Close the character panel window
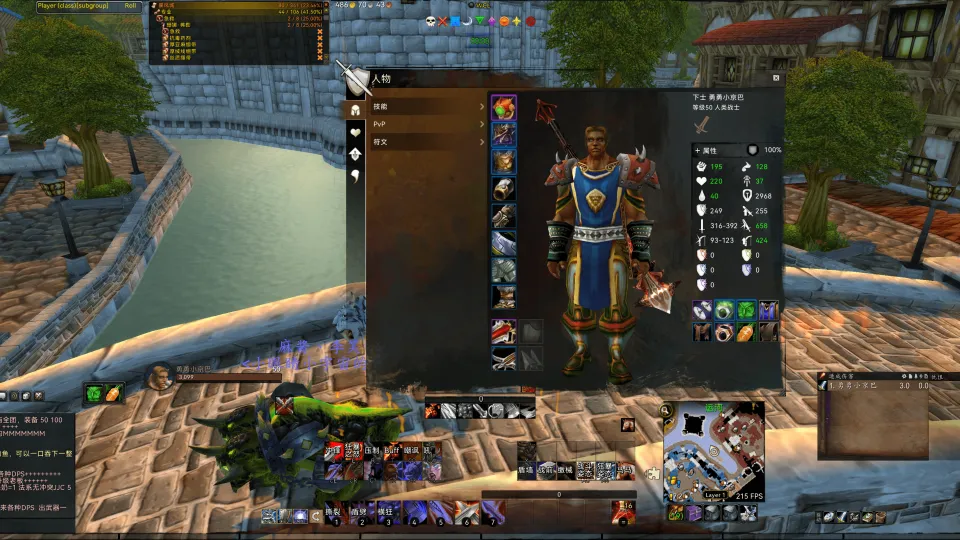The width and height of the screenshot is (960, 540). click(x=776, y=78)
